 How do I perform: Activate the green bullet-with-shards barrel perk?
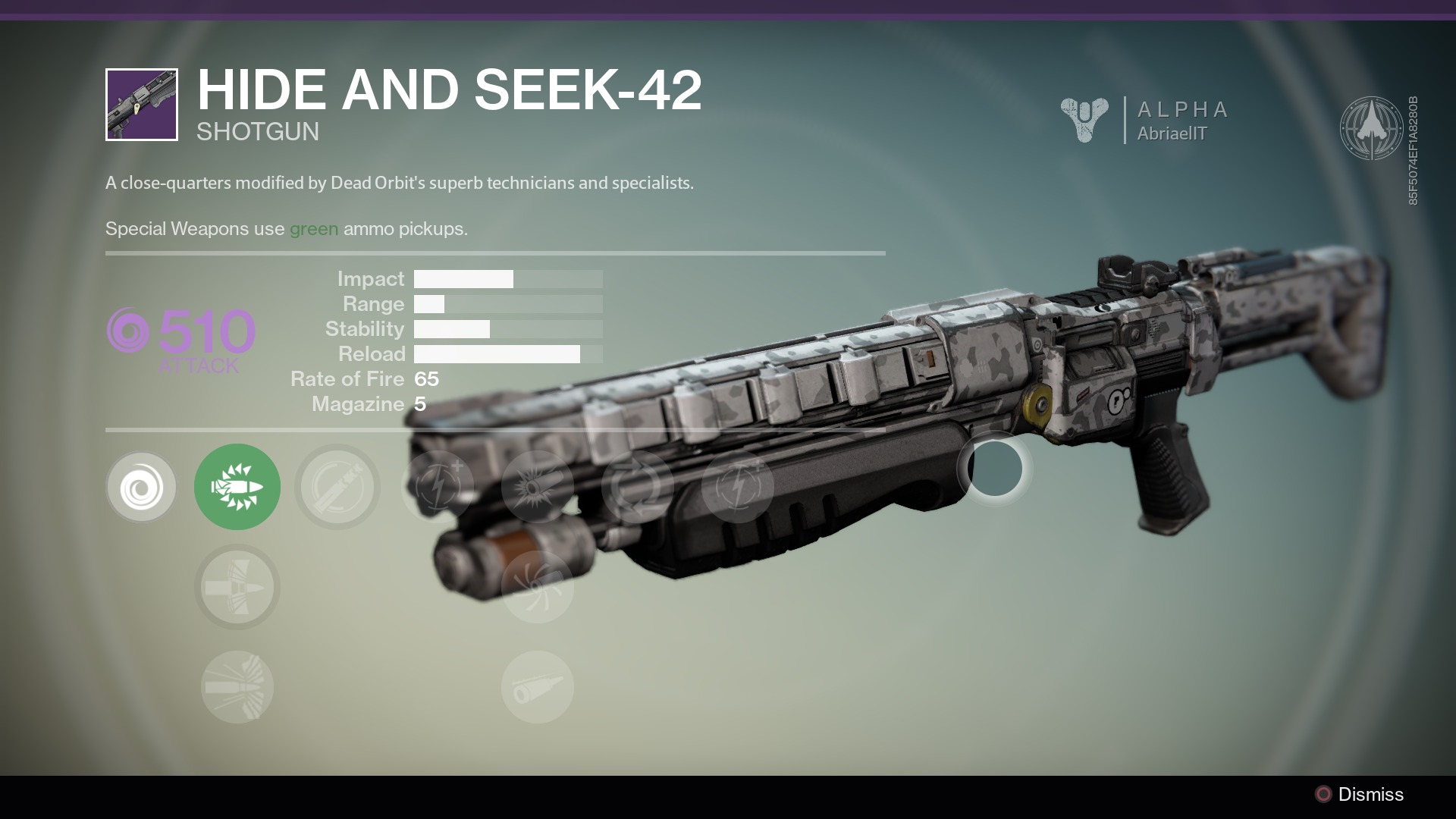[x=237, y=487]
